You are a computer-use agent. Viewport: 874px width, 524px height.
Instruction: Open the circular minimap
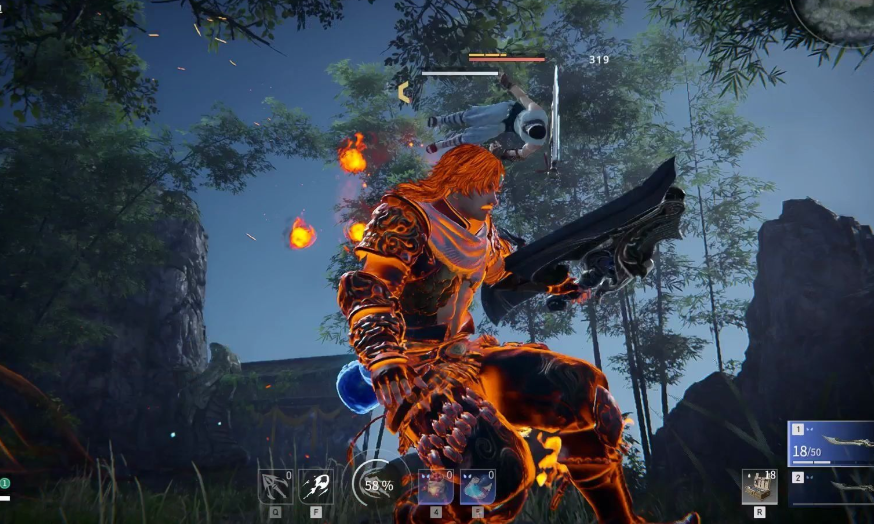pos(833,17)
